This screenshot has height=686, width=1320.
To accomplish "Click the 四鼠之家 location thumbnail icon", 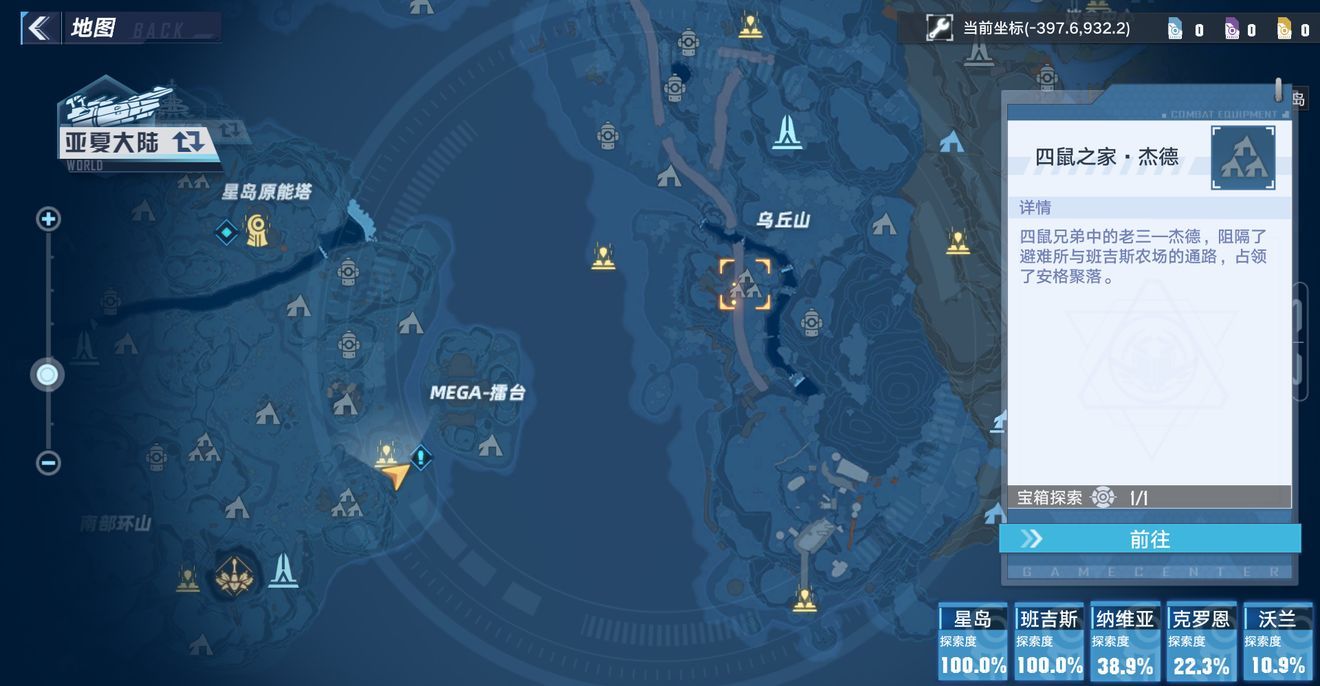I will point(1242,158).
